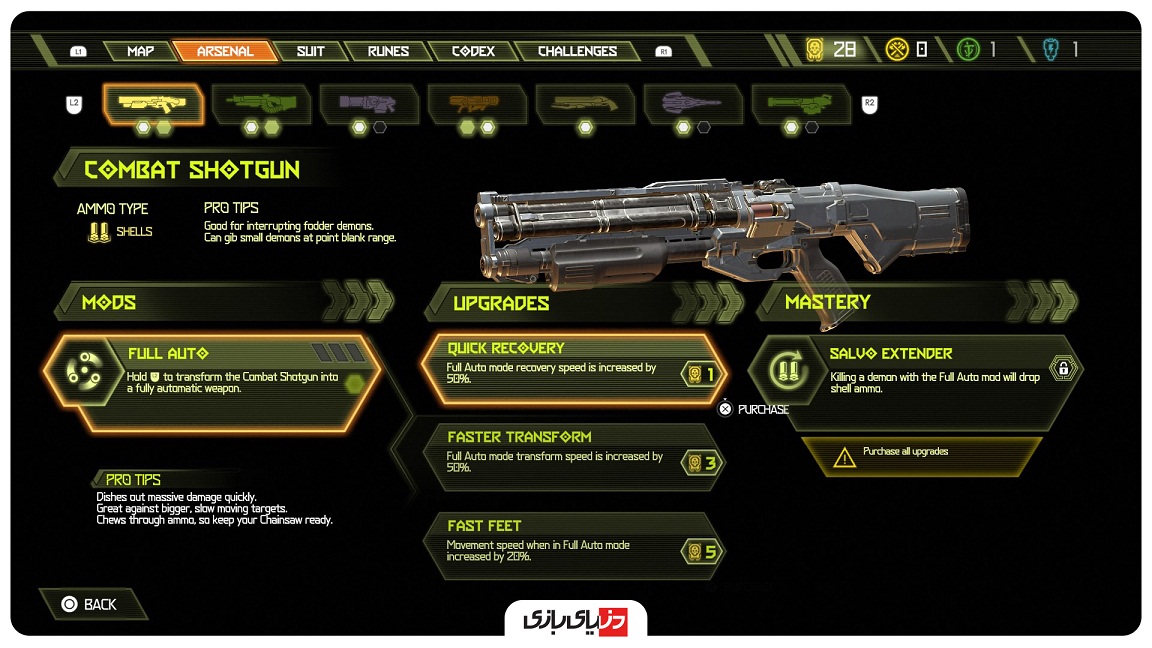Select the Faster Transform upgrade
The height and width of the screenshot is (648, 1152).
click(572, 455)
